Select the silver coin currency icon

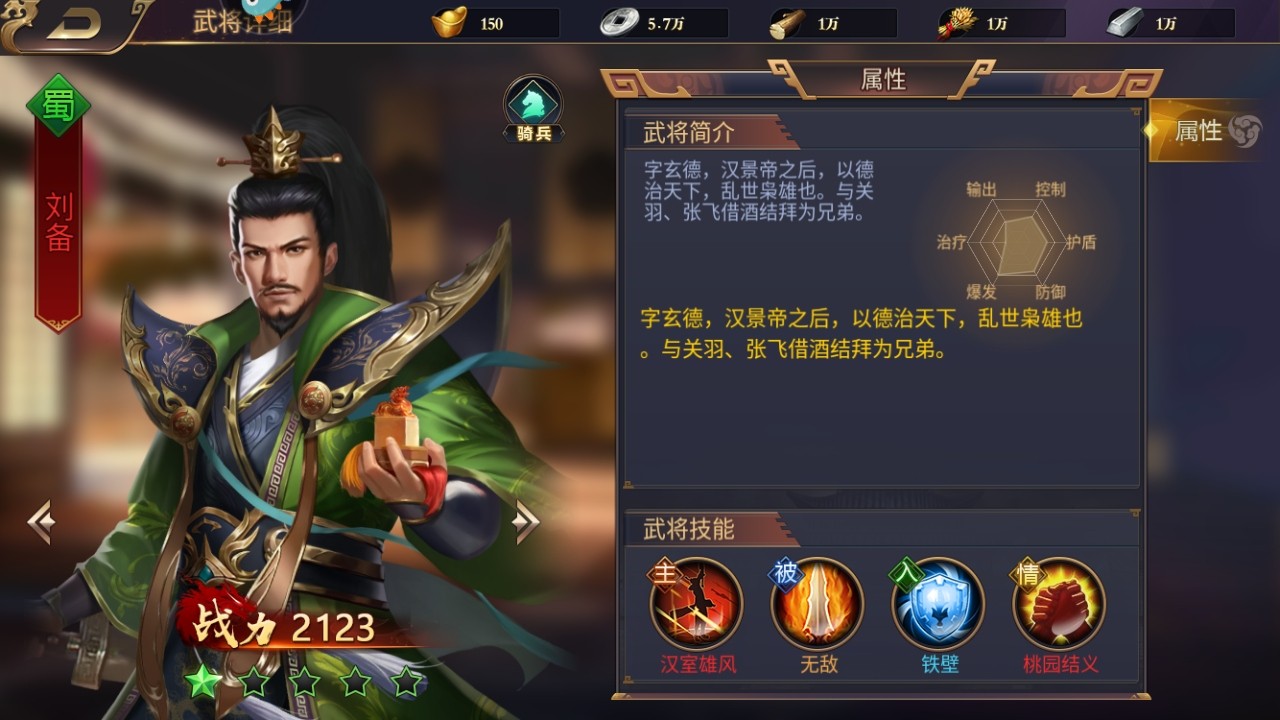pos(619,22)
